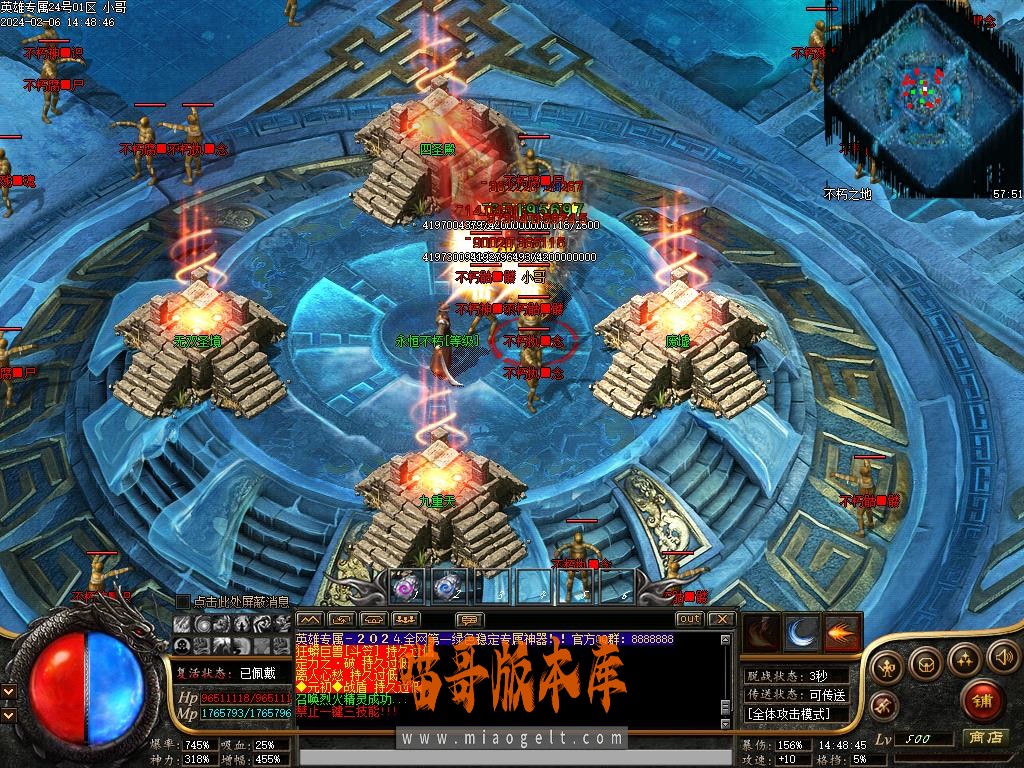1024x768 pixels.
Task: Switch the 全体攻击模式 attack mode
Action: [796, 714]
